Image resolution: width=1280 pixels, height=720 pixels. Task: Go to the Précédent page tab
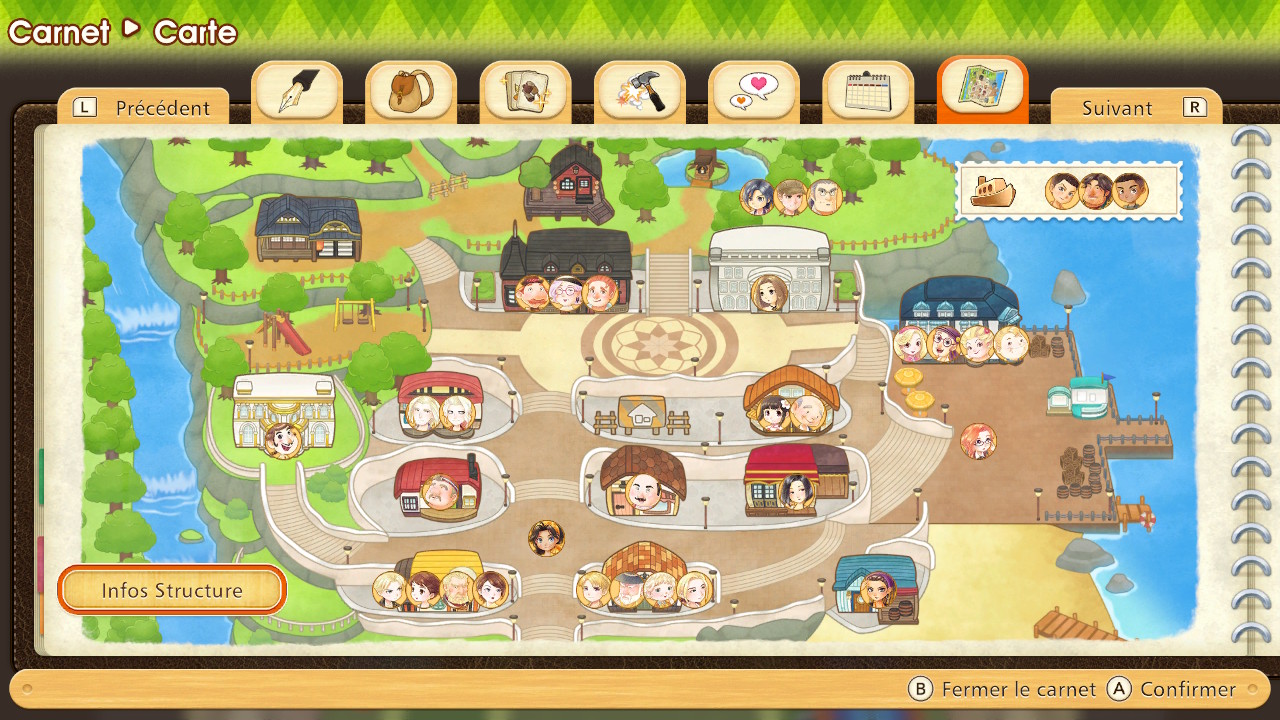coord(145,108)
